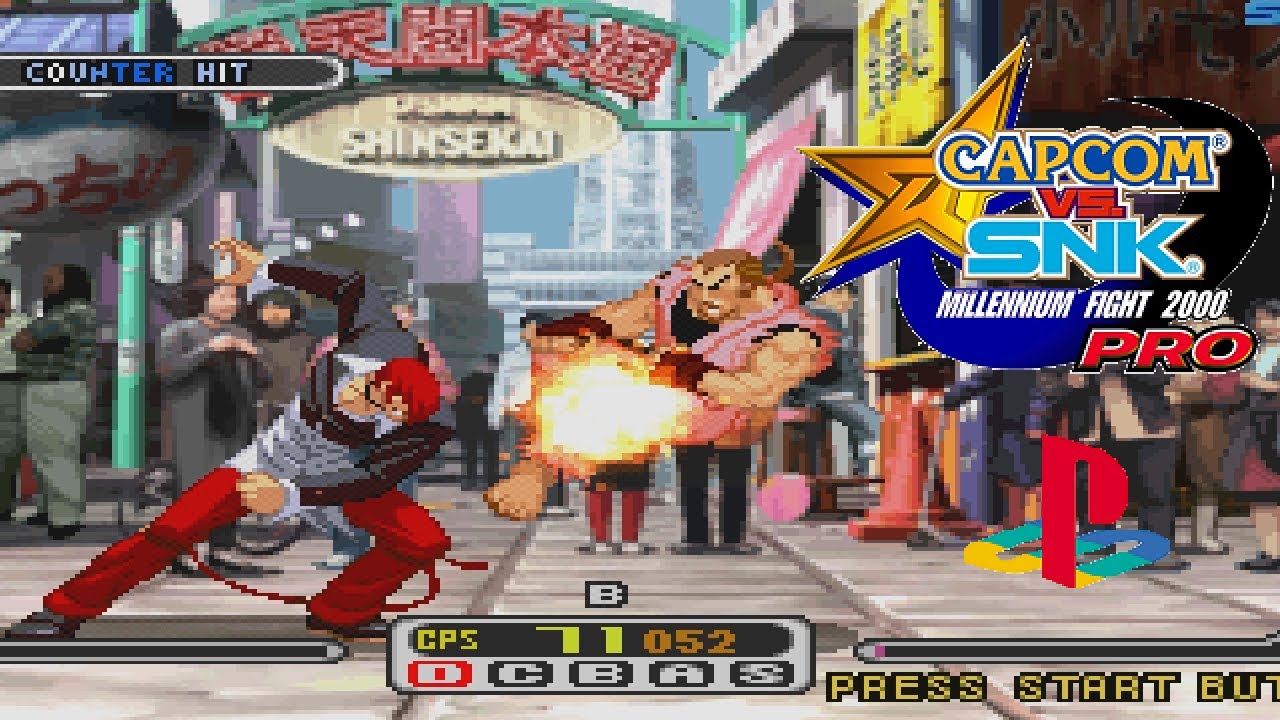Select the letter A rank icon
Image resolution: width=1280 pixels, height=720 pixels.
tap(680, 673)
